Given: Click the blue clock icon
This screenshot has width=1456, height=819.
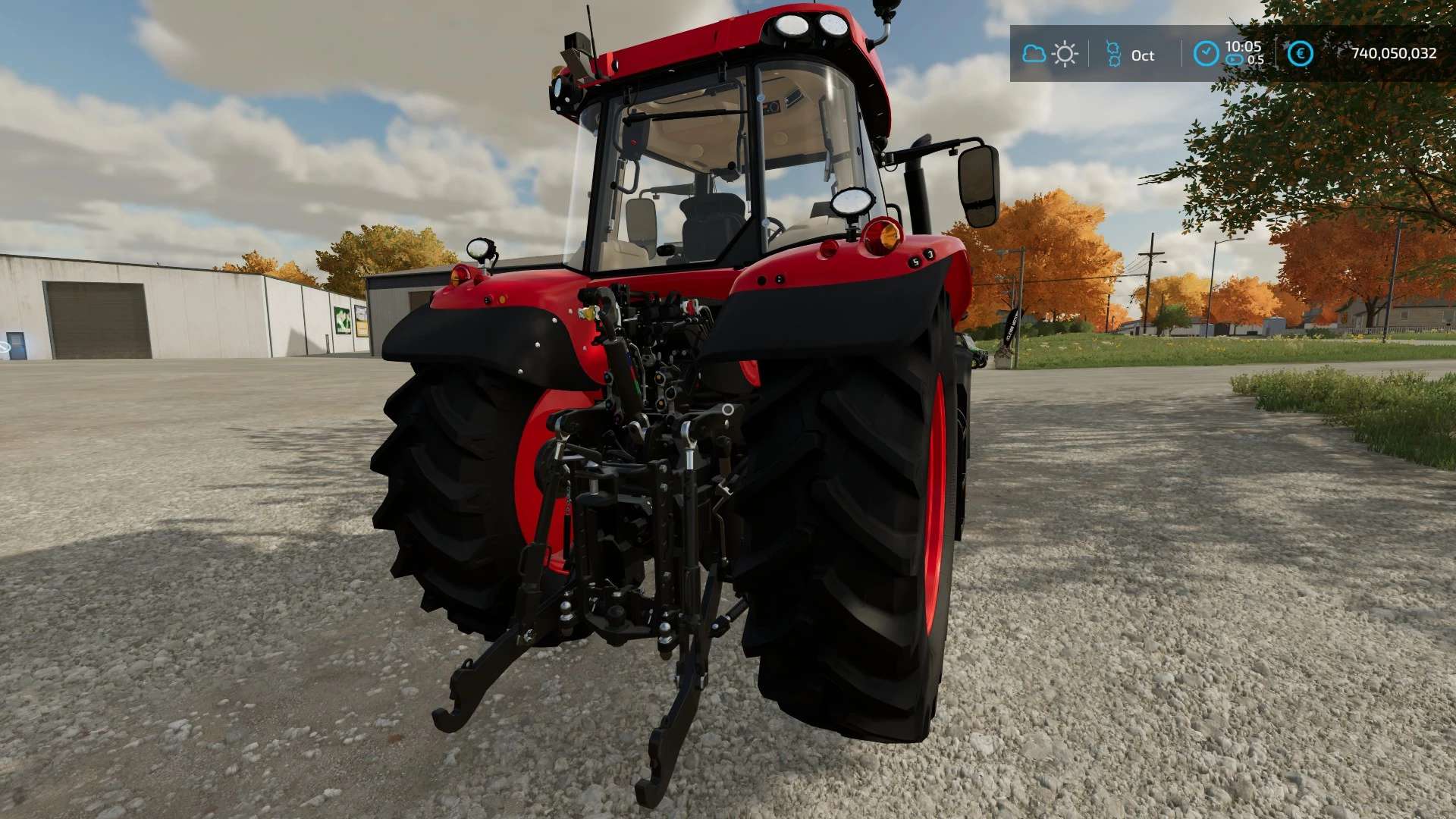Looking at the screenshot, I should tap(1206, 54).
